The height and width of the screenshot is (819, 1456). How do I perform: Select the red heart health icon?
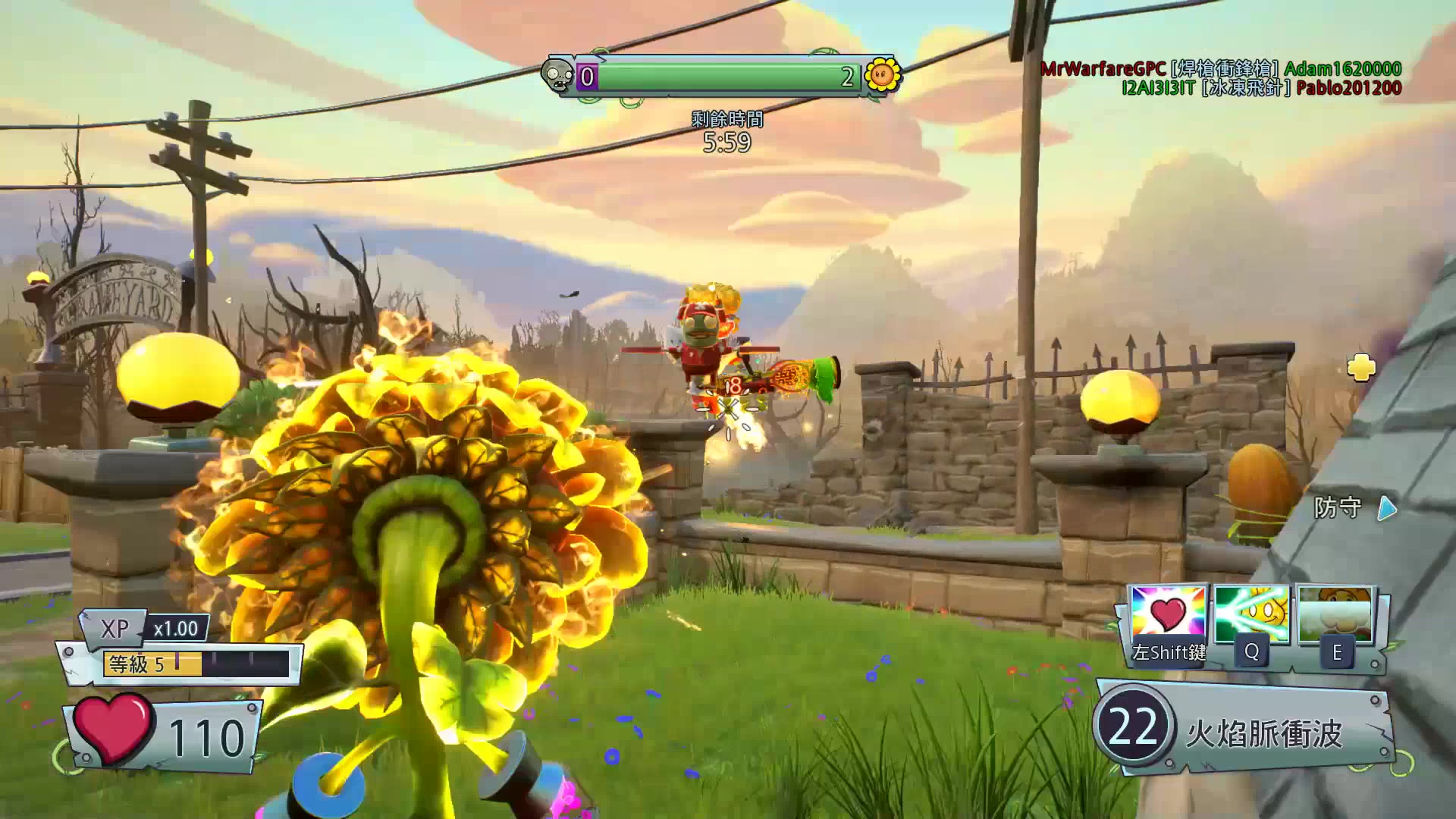coord(113,729)
